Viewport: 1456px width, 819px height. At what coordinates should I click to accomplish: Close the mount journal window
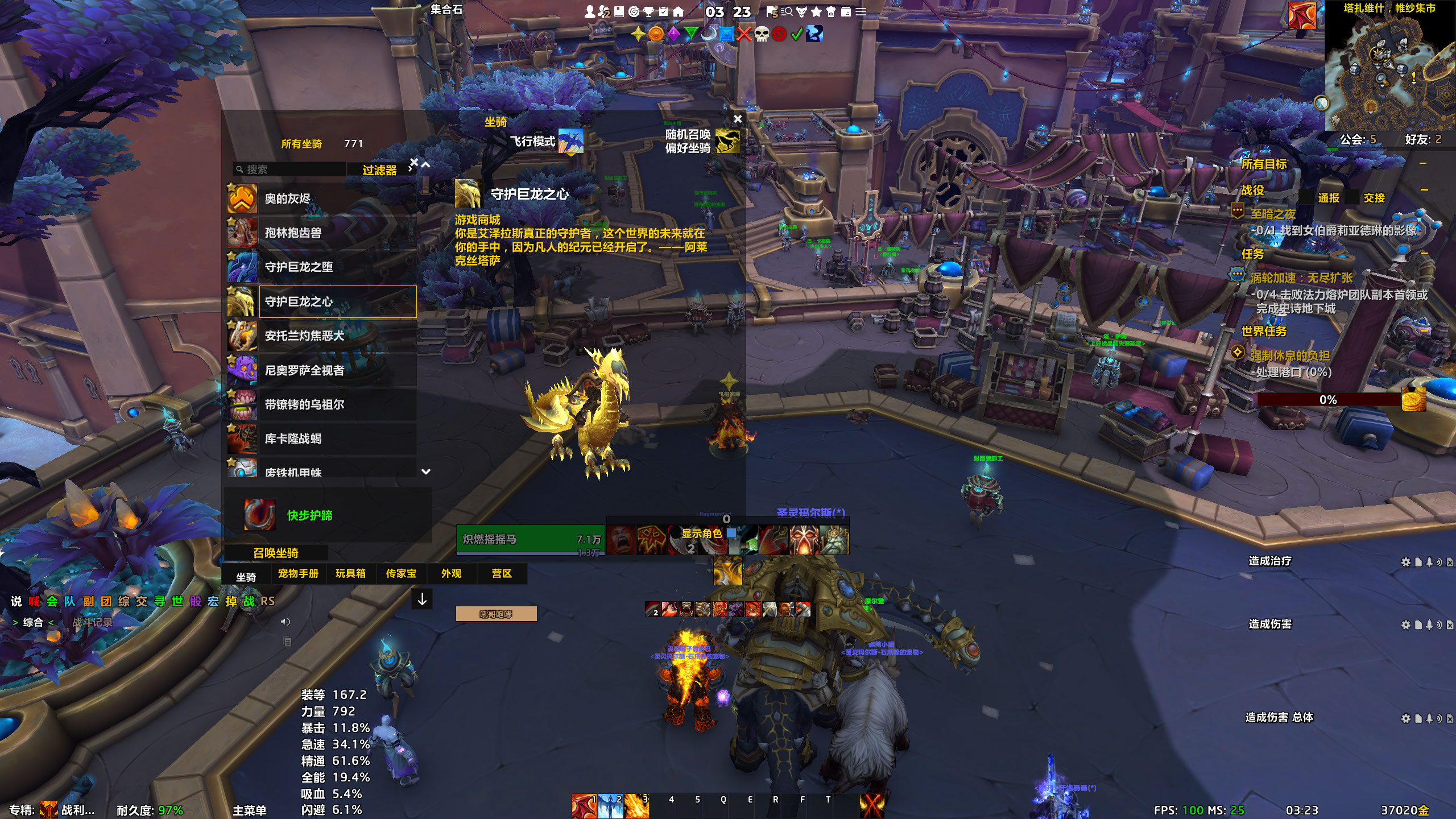[738, 119]
